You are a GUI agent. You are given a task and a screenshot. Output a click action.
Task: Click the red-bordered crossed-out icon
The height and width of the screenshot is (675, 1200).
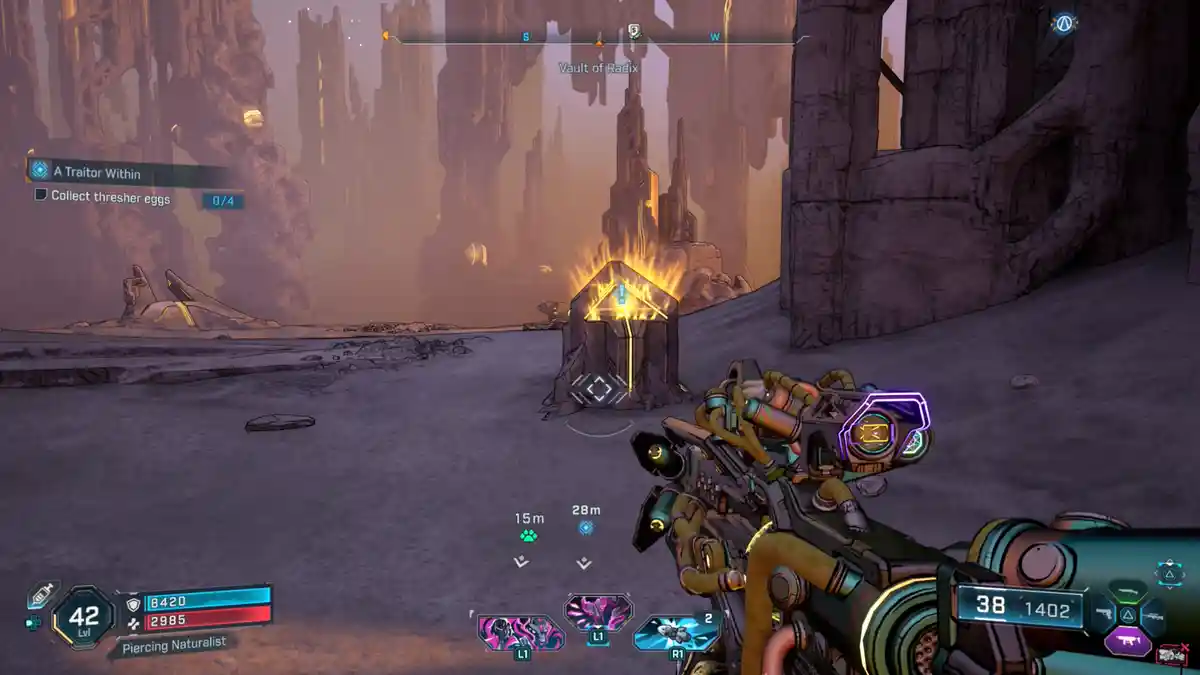point(1170,655)
